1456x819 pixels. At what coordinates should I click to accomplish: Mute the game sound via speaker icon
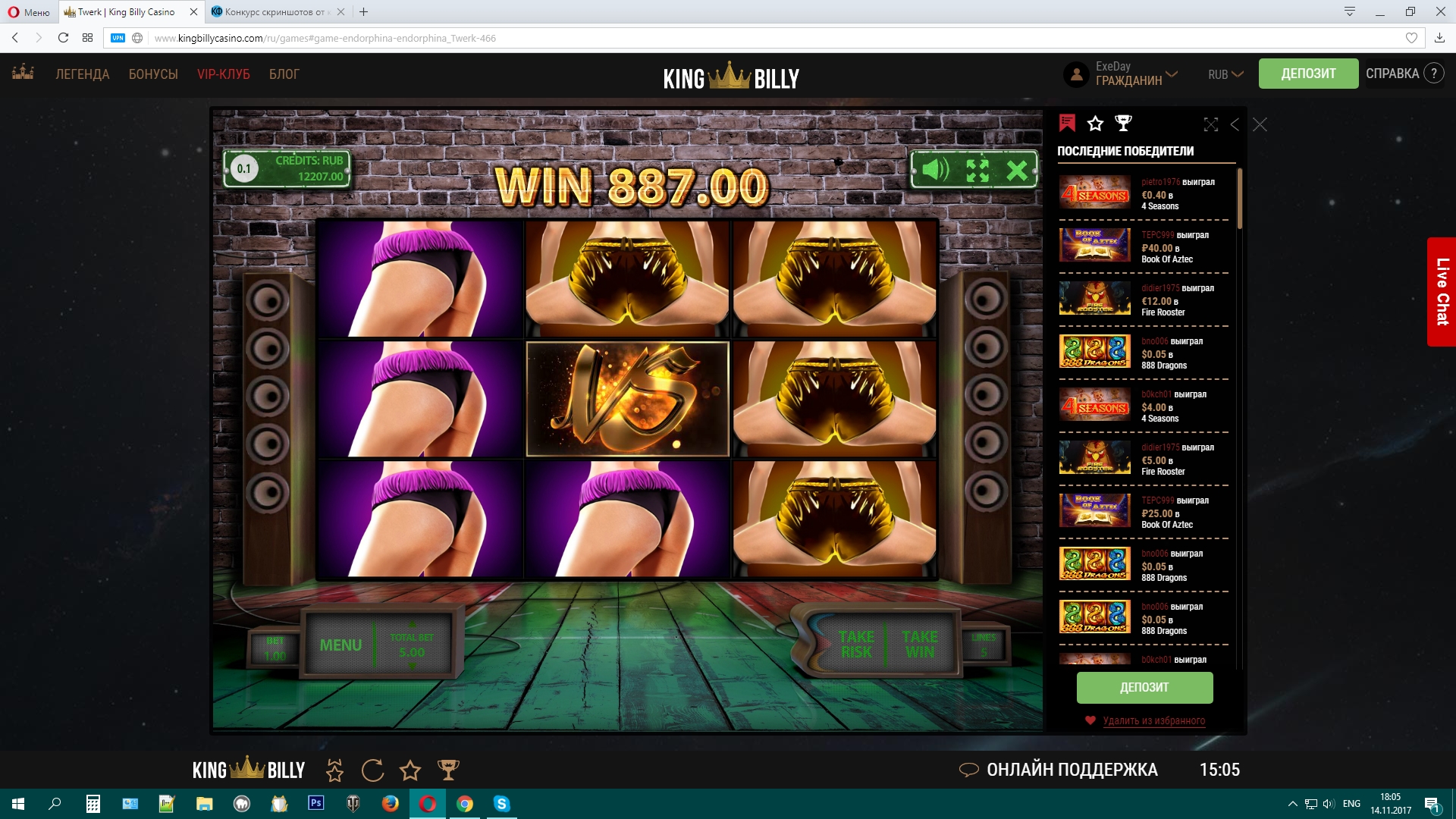click(934, 170)
